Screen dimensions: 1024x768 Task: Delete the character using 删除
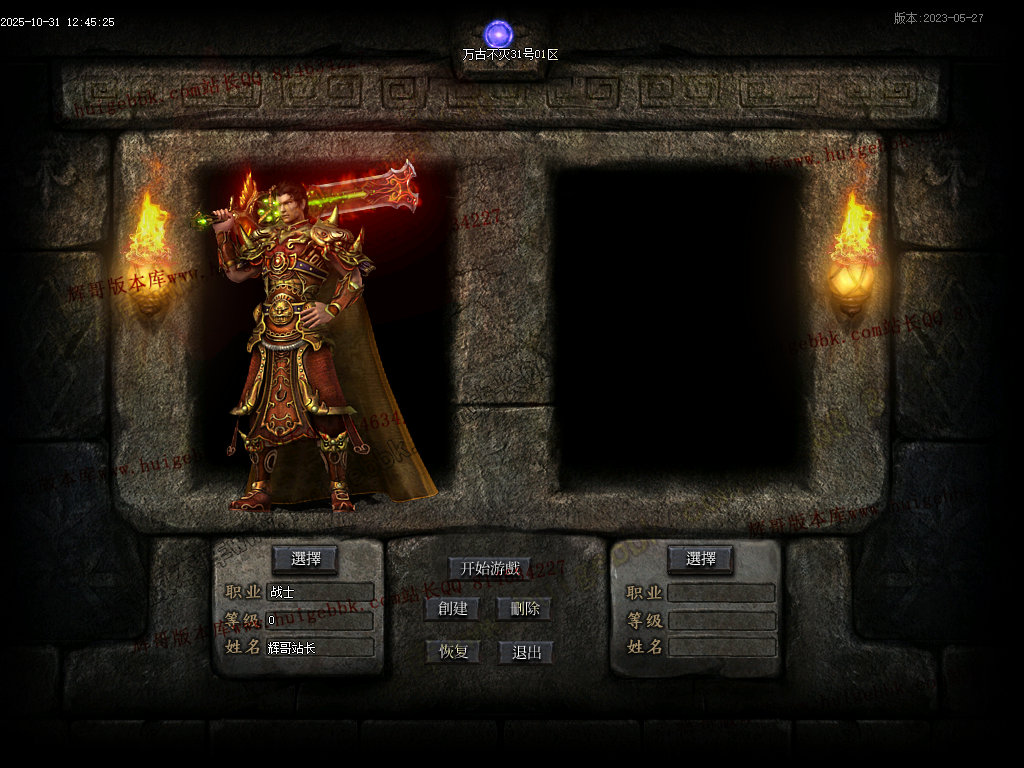524,608
